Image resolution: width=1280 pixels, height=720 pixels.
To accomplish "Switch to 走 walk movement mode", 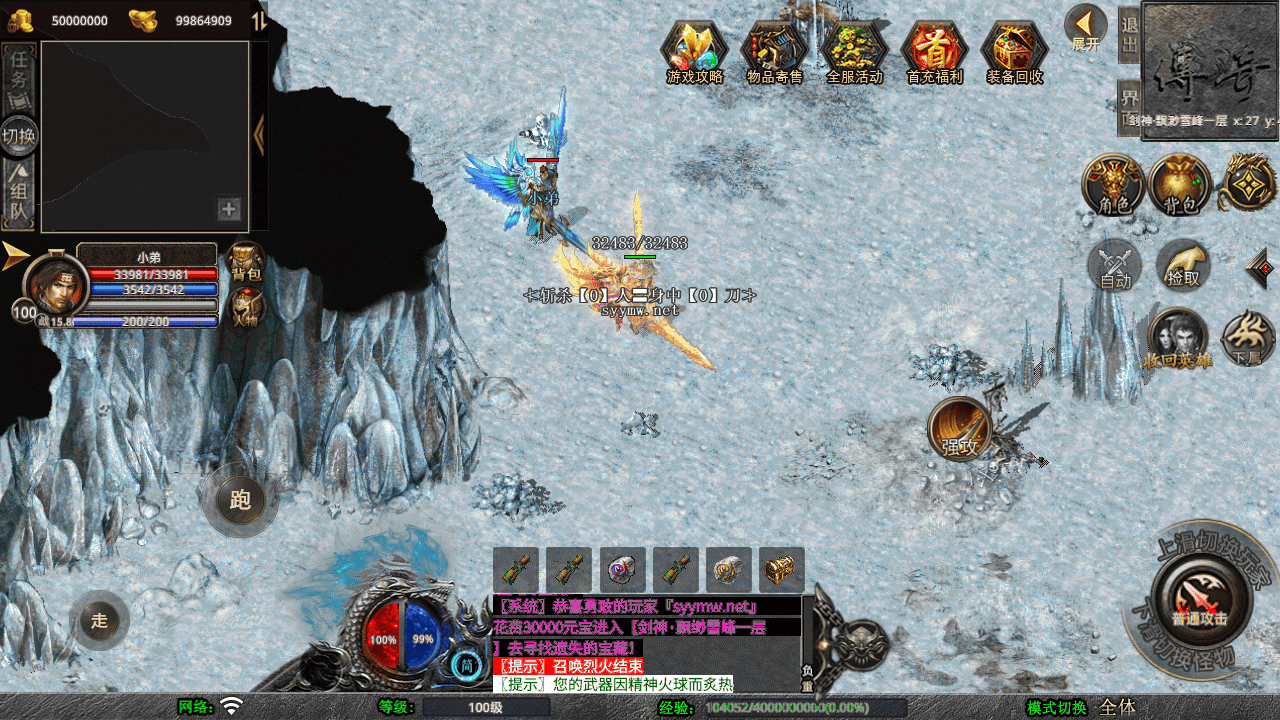I will [x=99, y=620].
